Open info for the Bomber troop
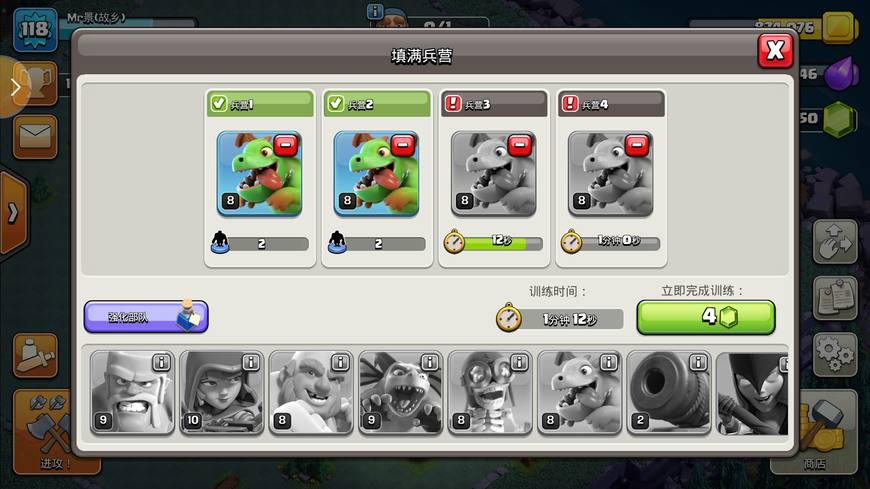 coord(519,362)
